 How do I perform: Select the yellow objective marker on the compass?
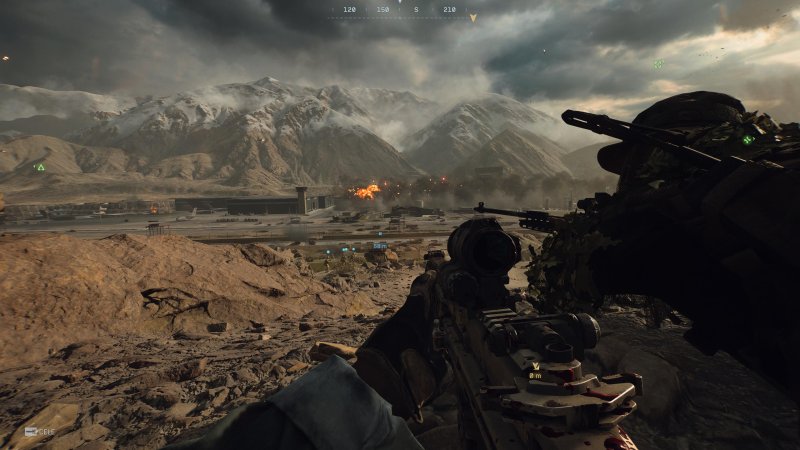(473, 17)
